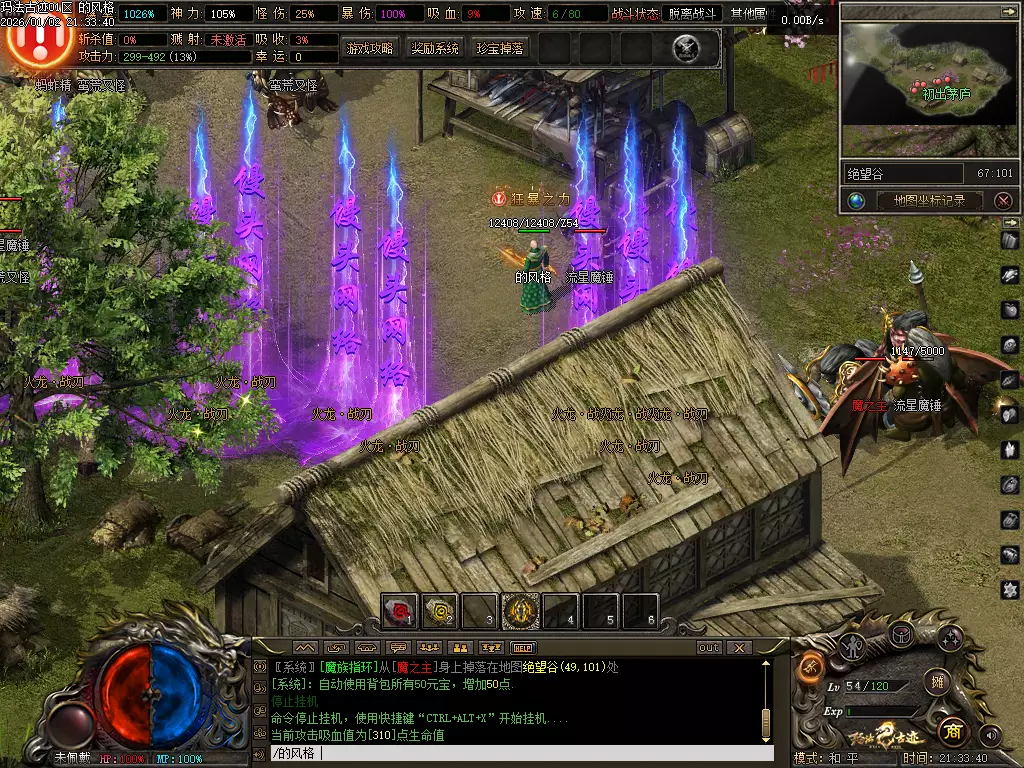
Task: Use the red item in hotbar slot 1
Action: tap(400, 610)
